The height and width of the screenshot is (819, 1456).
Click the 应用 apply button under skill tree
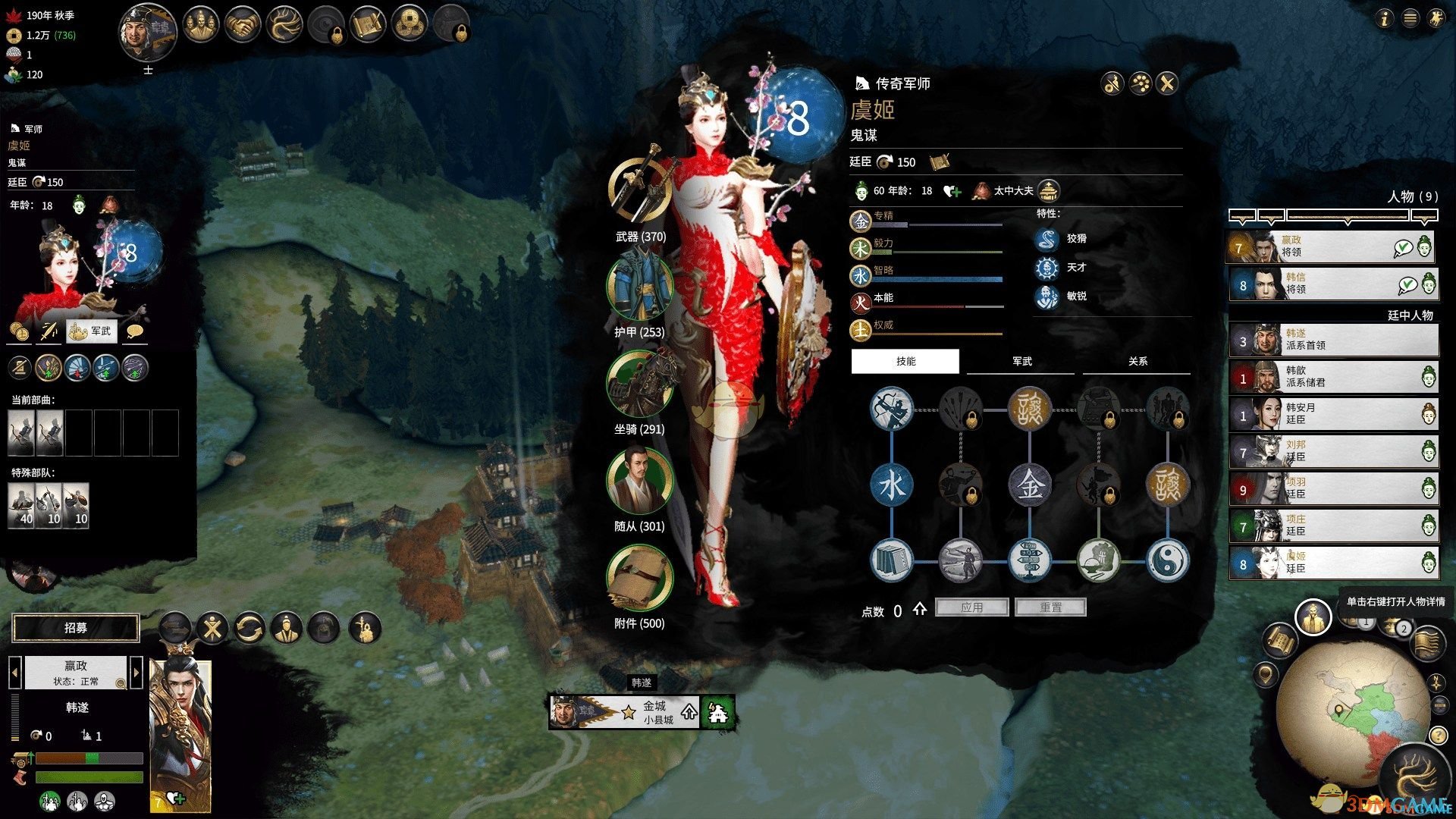pyautogui.click(x=972, y=607)
